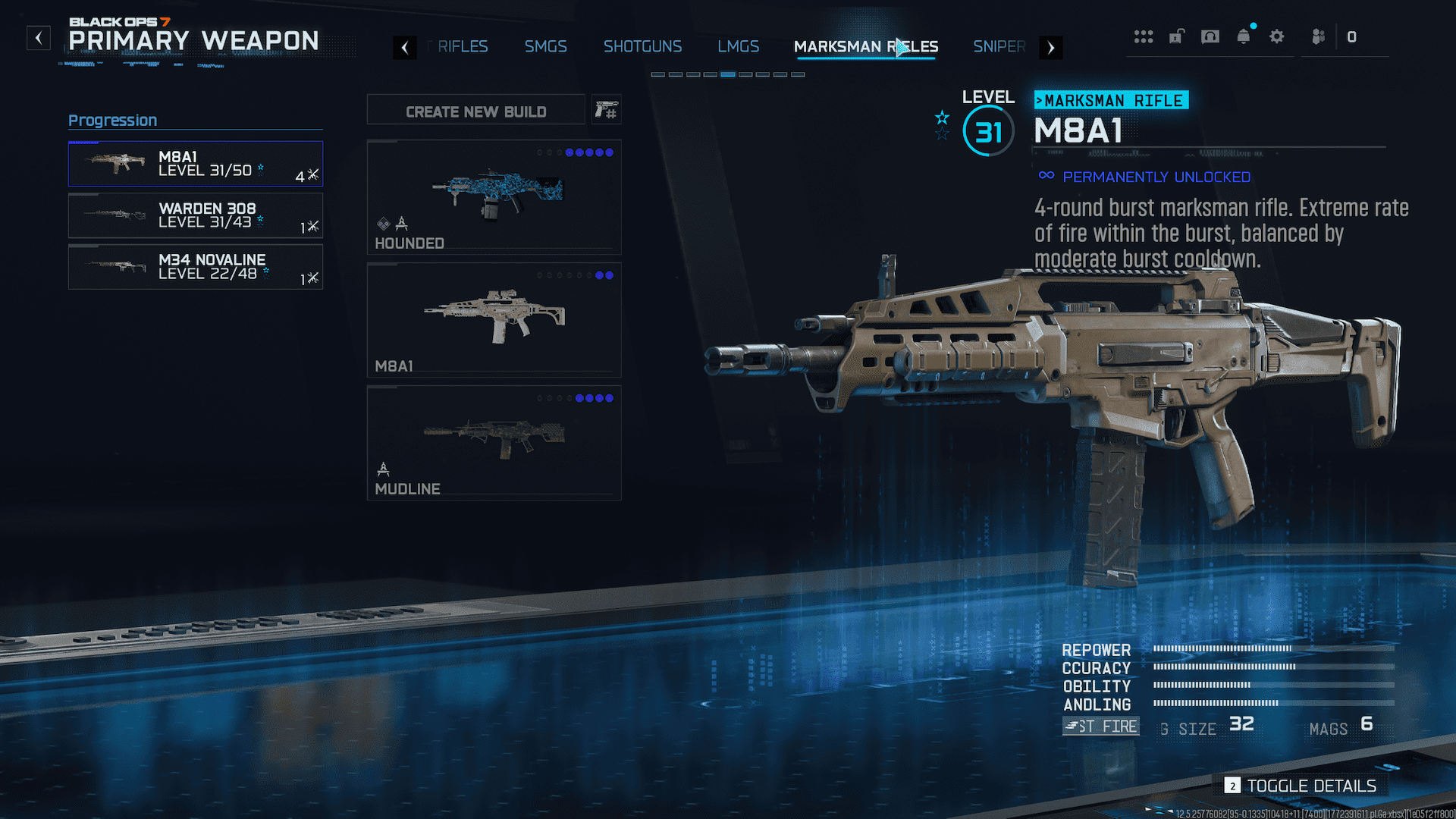
Task: Choose the M34 Novaline weapon row
Action: 195,267
